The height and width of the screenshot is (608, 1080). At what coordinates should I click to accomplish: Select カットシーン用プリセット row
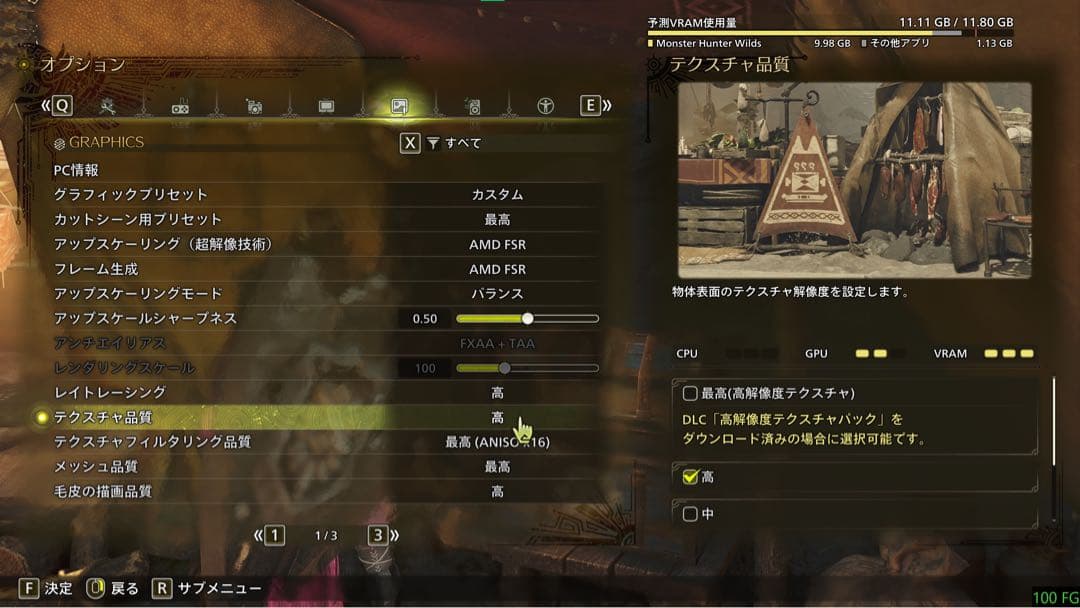coord(300,219)
